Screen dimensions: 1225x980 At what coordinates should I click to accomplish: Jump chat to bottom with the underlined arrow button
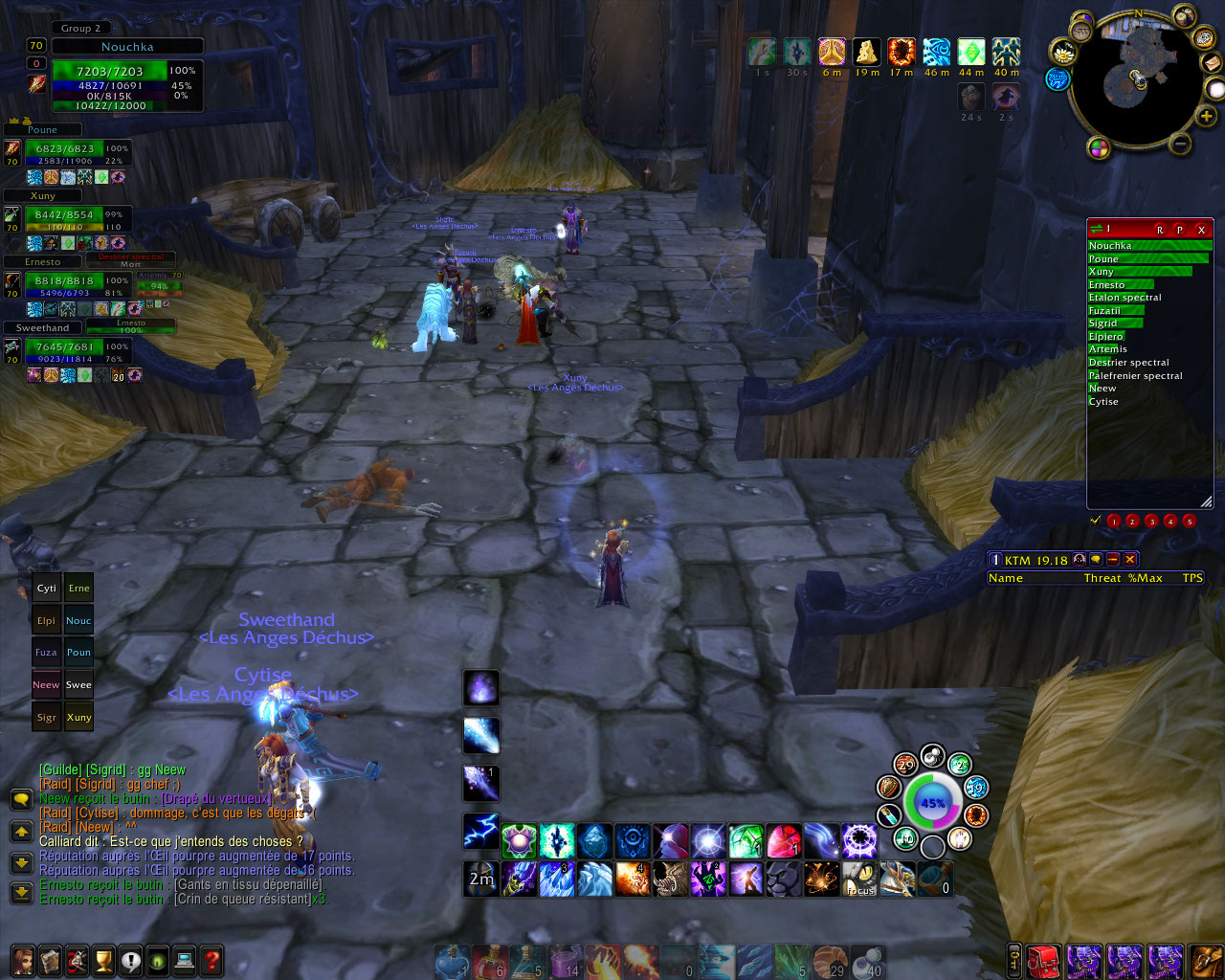[21, 893]
